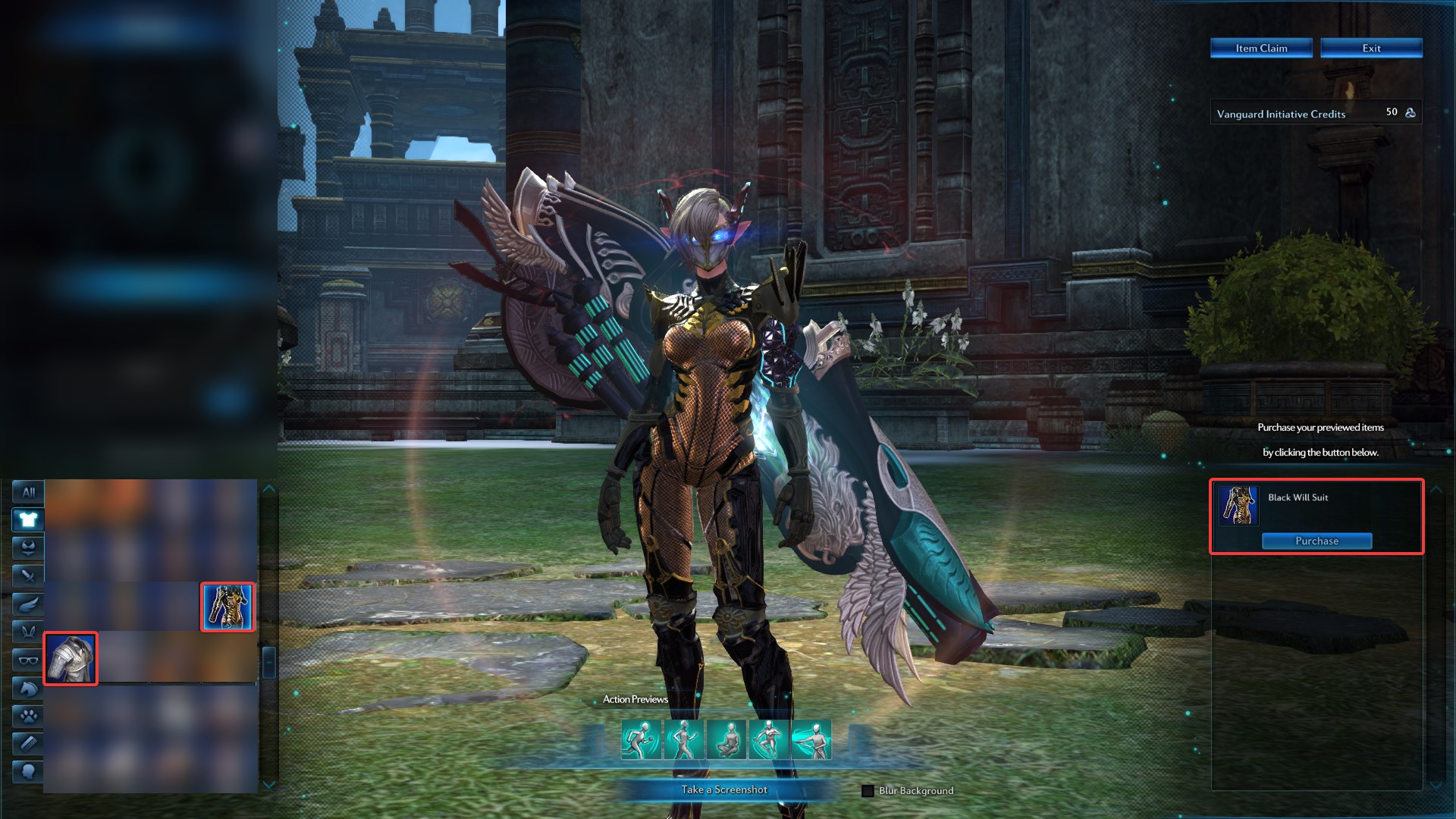Play the weapon attack action preview
The width and height of the screenshot is (1456, 819).
pyautogui.click(x=811, y=739)
